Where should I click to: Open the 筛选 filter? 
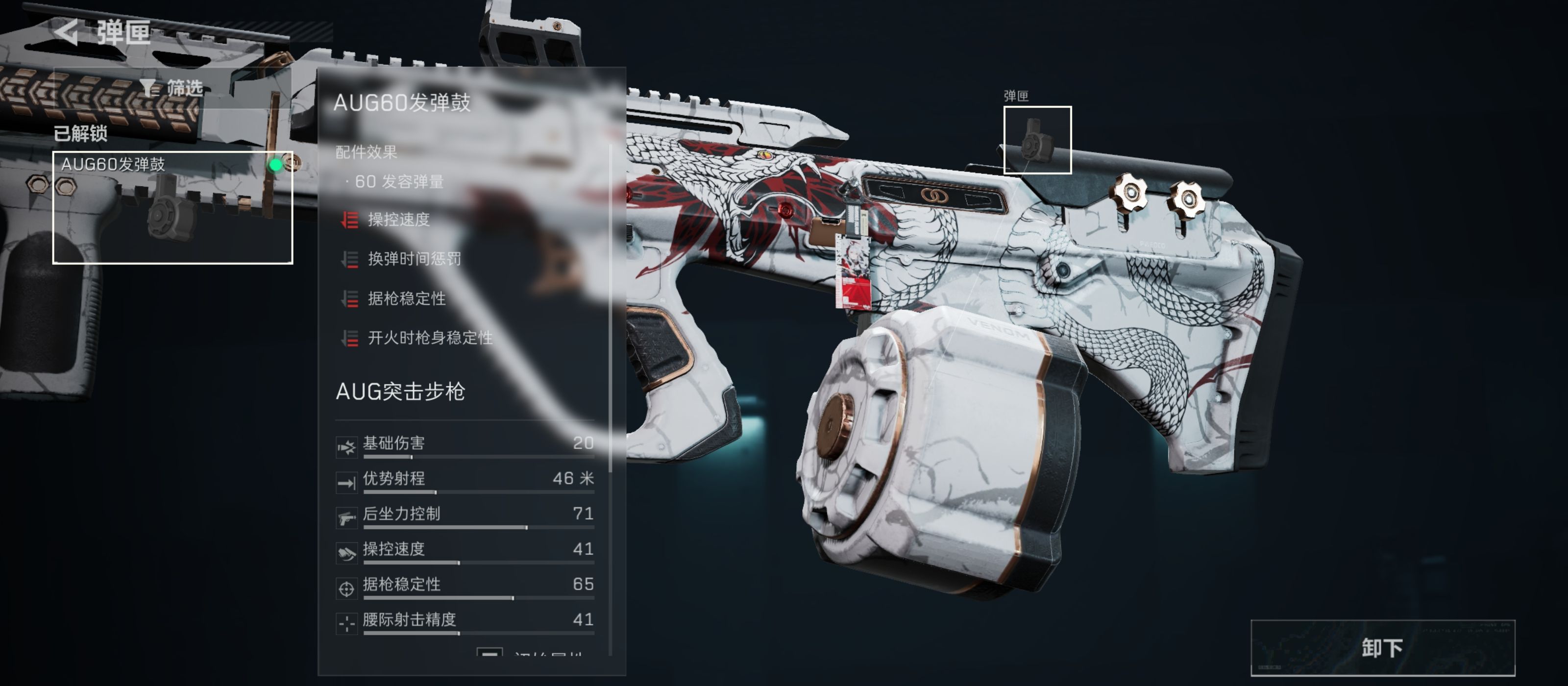[172, 88]
